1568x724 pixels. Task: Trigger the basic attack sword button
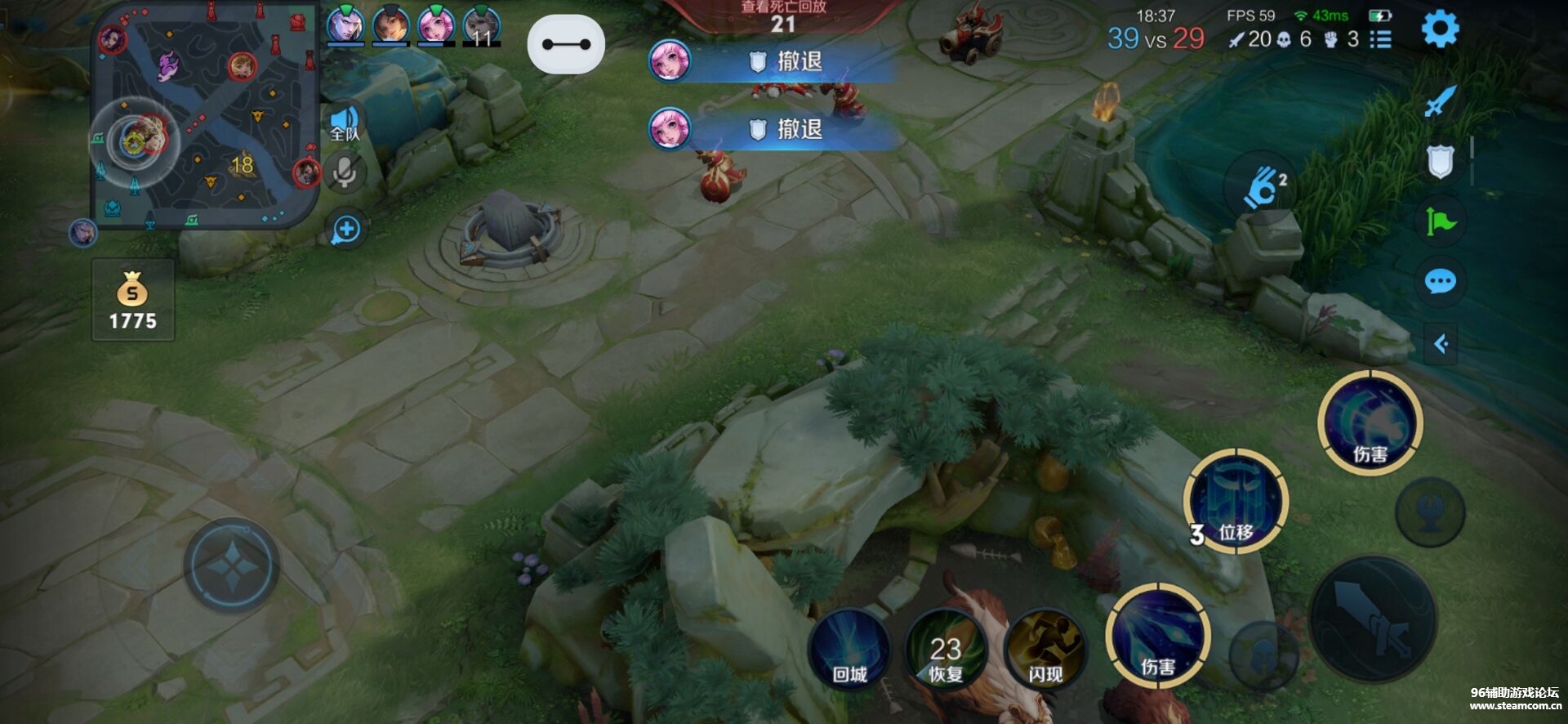[x=1373, y=619]
